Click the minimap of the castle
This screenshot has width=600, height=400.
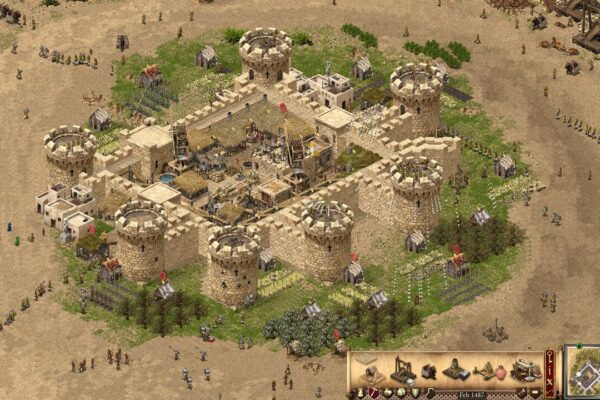(583, 372)
